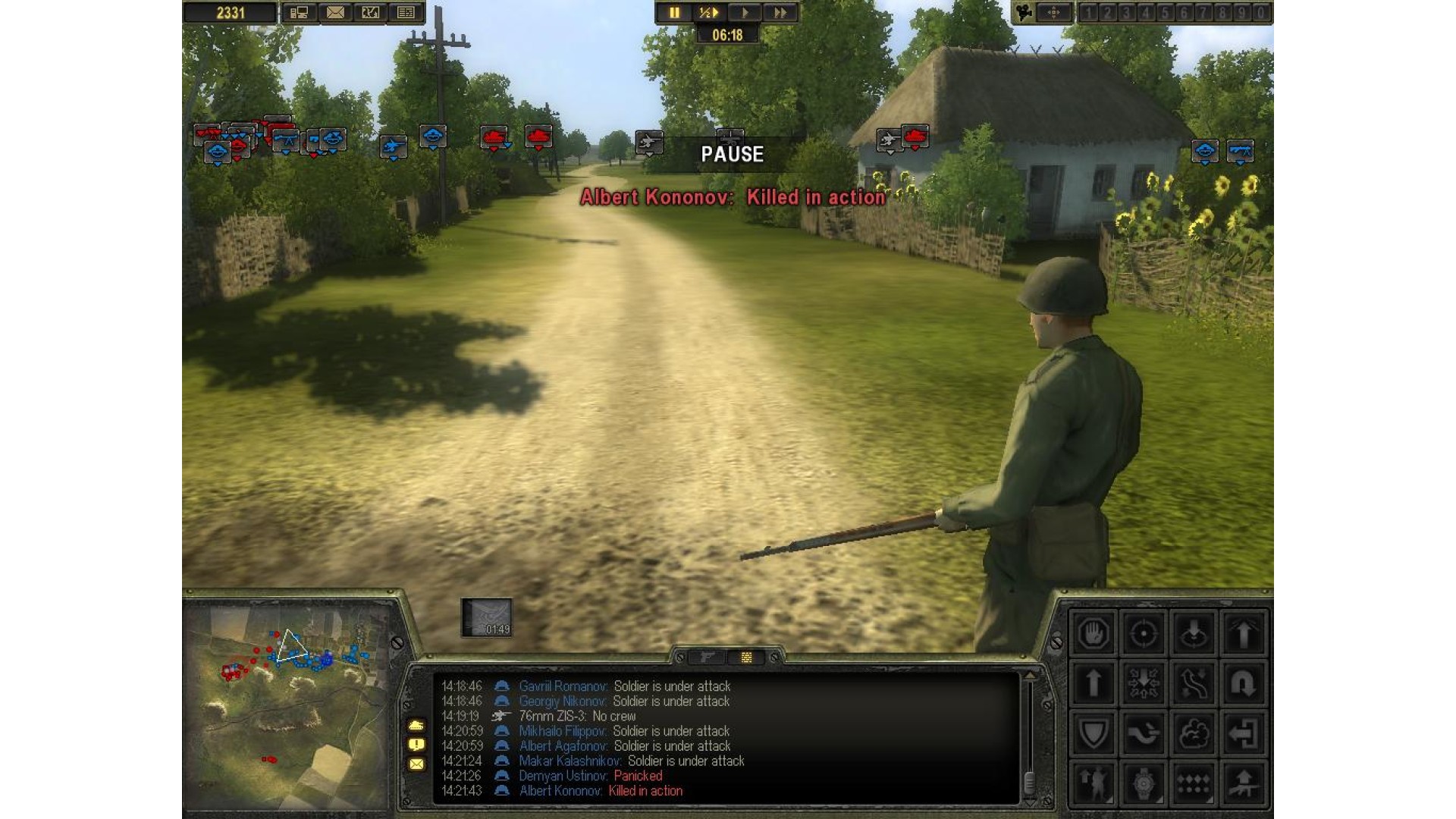Switch to fast-forward speed

tap(780, 13)
